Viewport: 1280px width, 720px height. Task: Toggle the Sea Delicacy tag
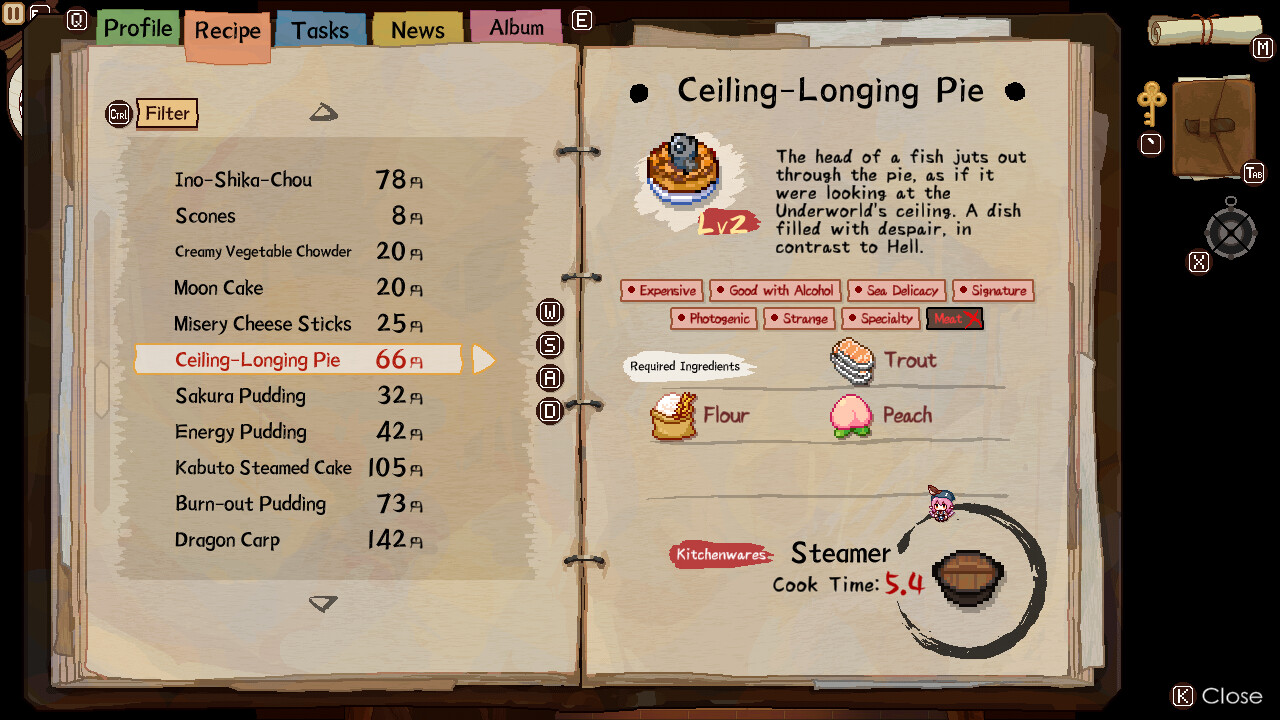point(896,290)
